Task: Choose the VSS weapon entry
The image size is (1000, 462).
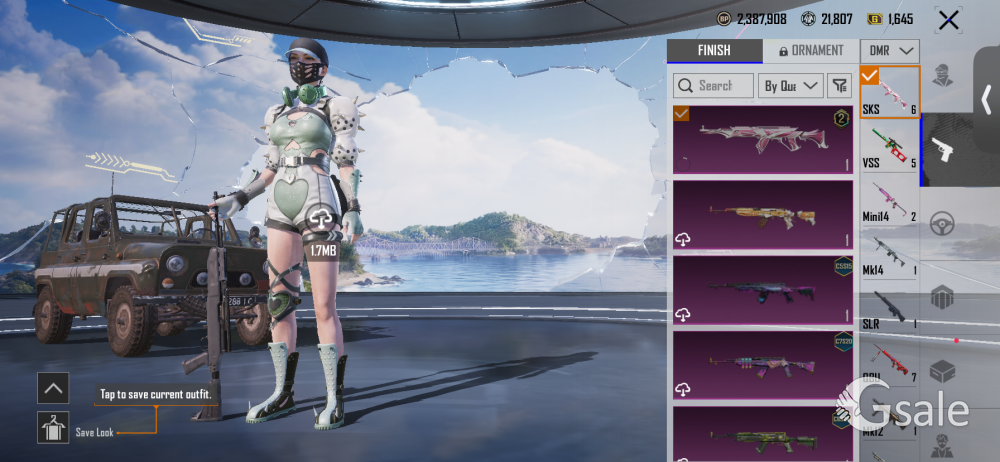Action: 890,146
